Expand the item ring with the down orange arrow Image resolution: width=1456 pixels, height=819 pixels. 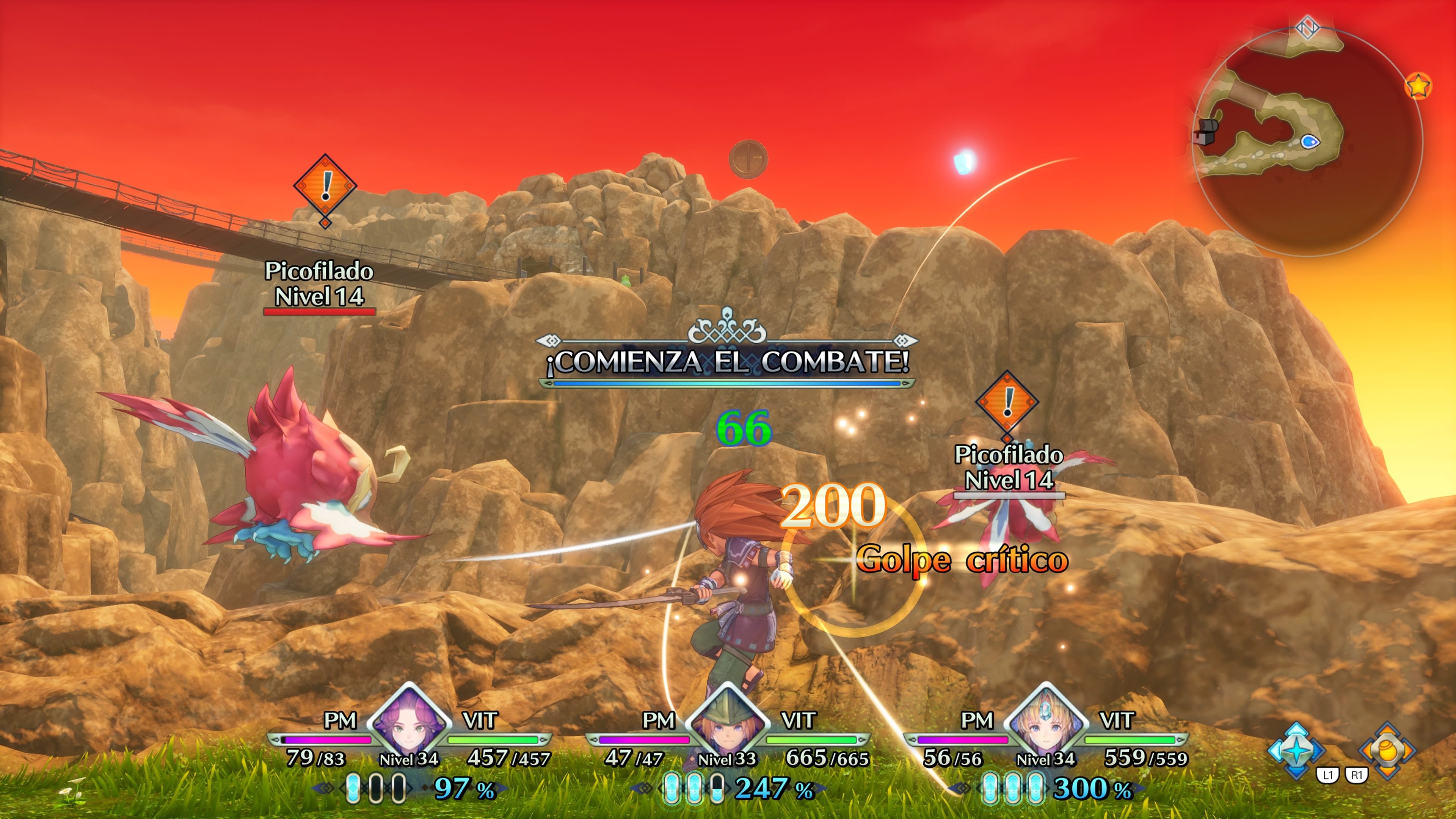tap(1387, 773)
